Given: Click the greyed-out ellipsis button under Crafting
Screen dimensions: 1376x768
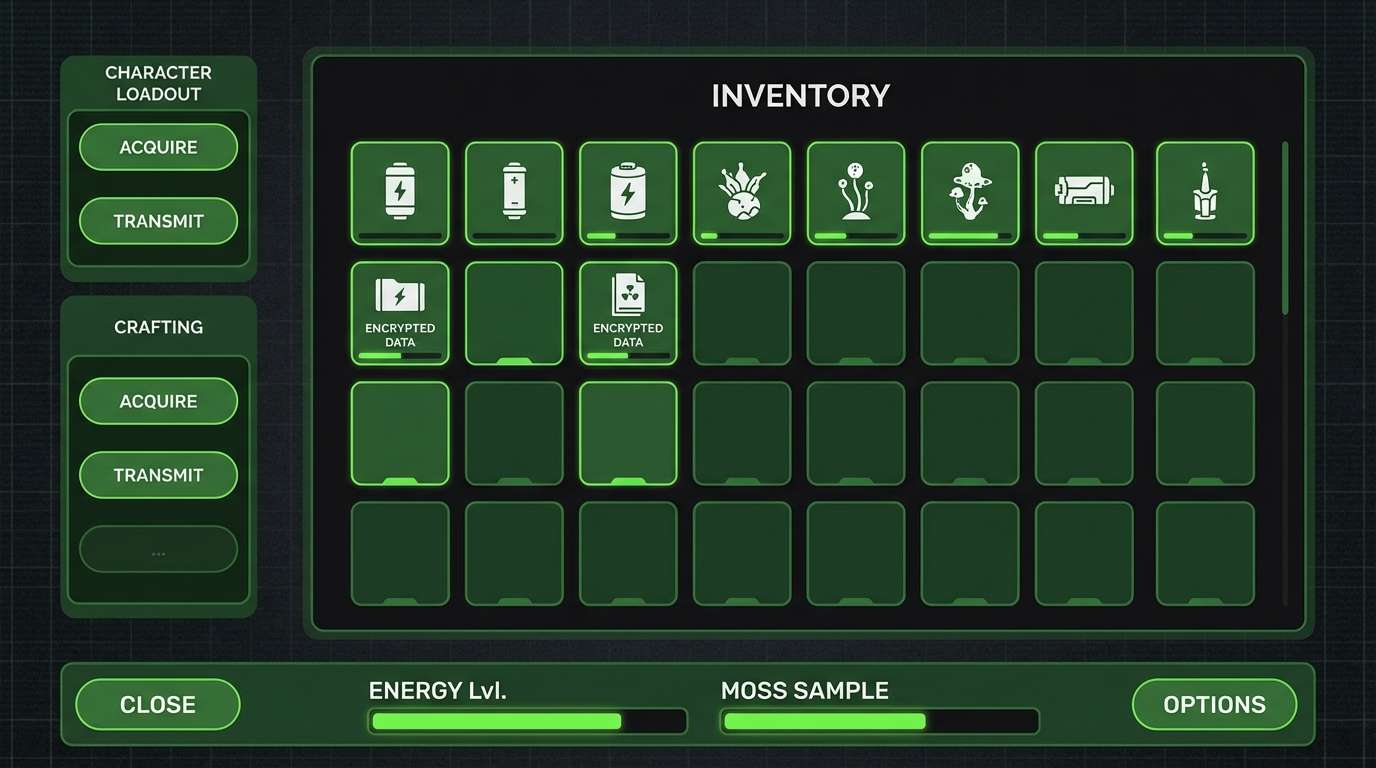Looking at the screenshot, I should 158,549.
